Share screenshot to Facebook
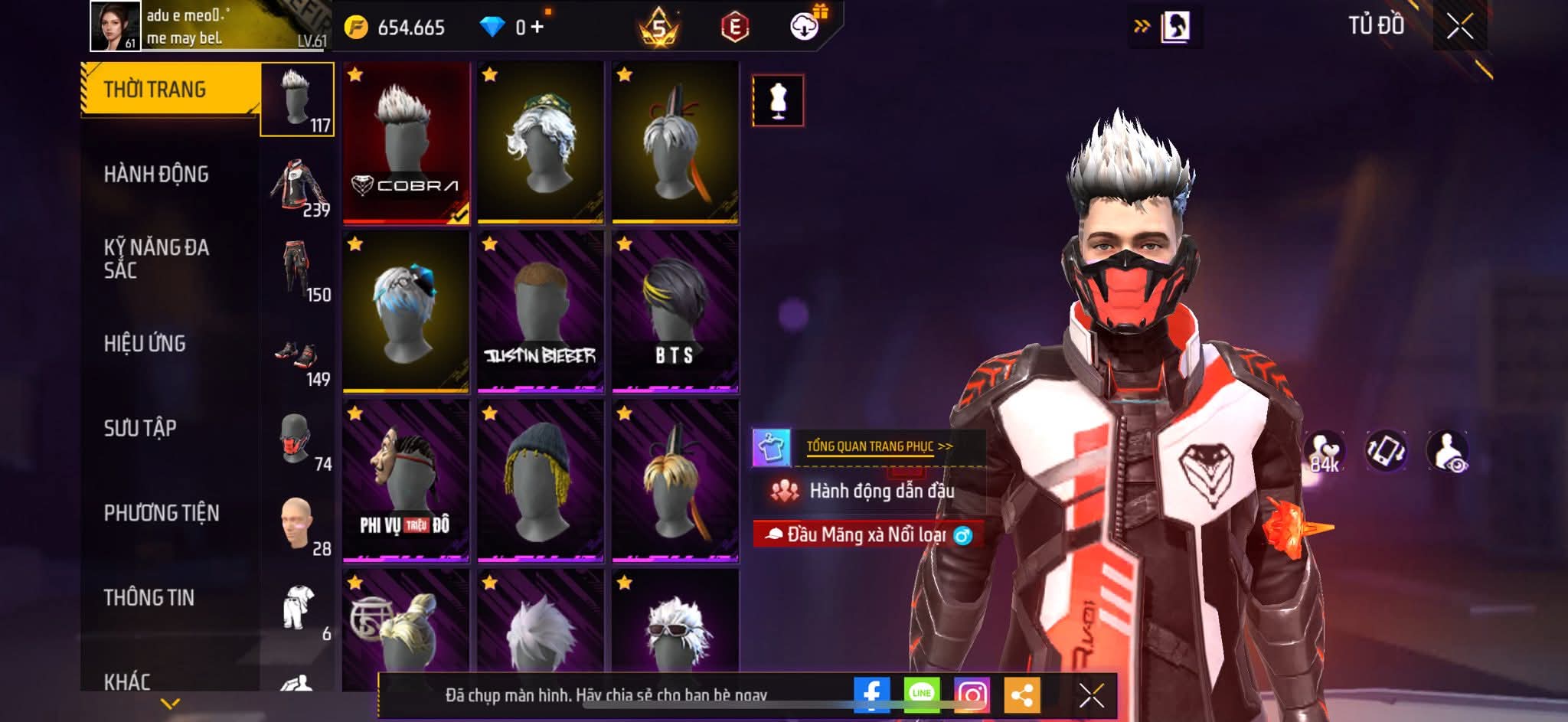The width and height of the screenshot is (1568, 722). coord(871,694)
